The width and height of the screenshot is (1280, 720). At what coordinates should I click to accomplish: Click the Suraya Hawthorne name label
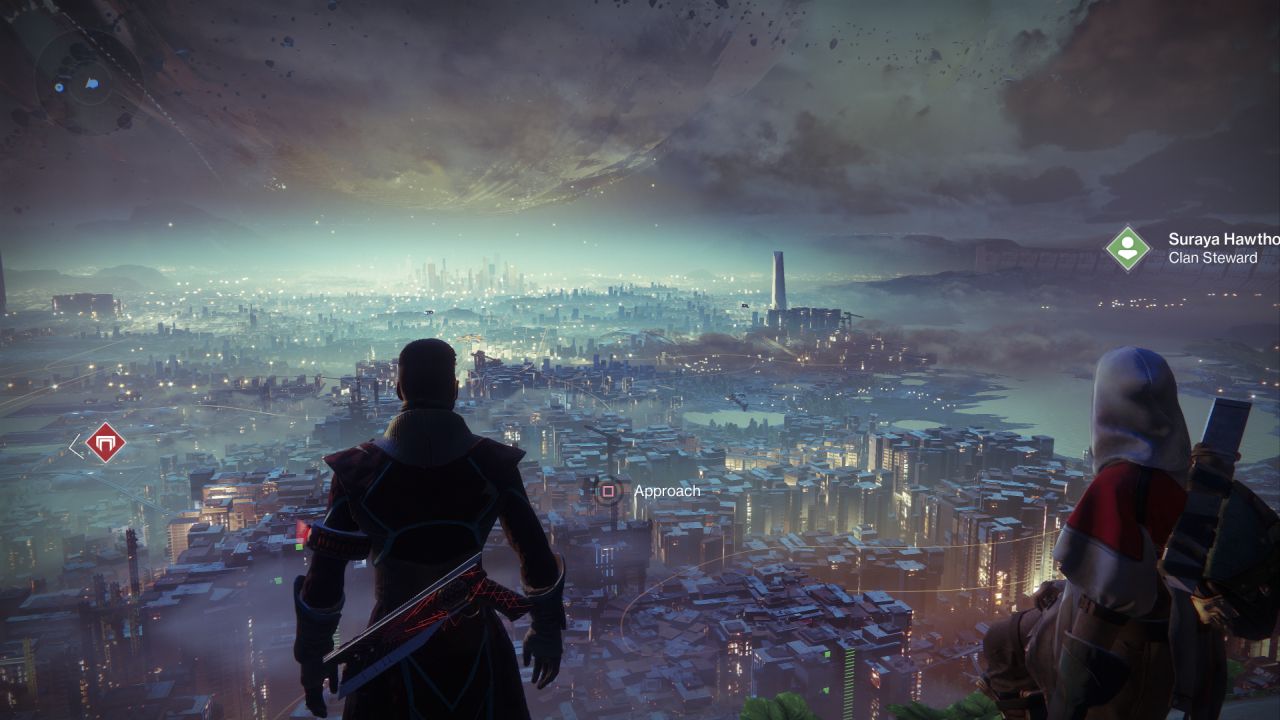[x=1222, y=240]
